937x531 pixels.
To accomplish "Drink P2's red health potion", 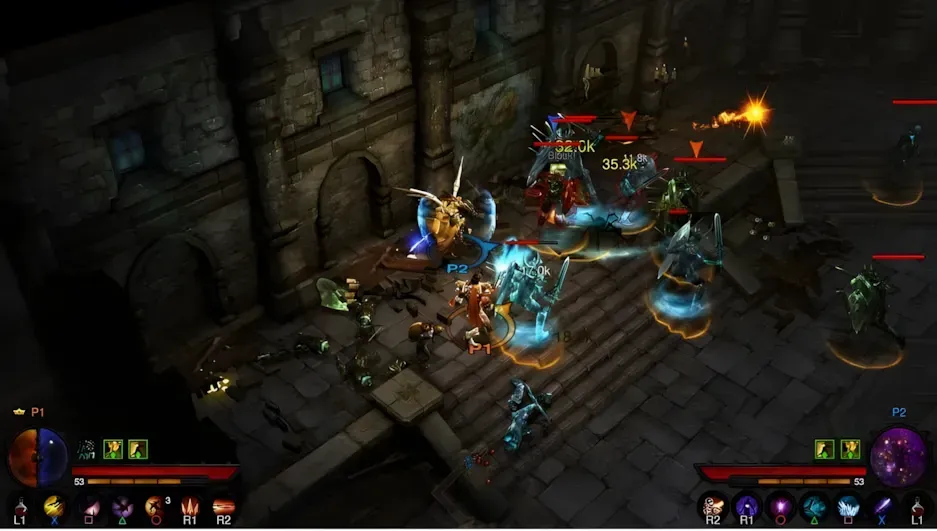I will pos(917,507).
